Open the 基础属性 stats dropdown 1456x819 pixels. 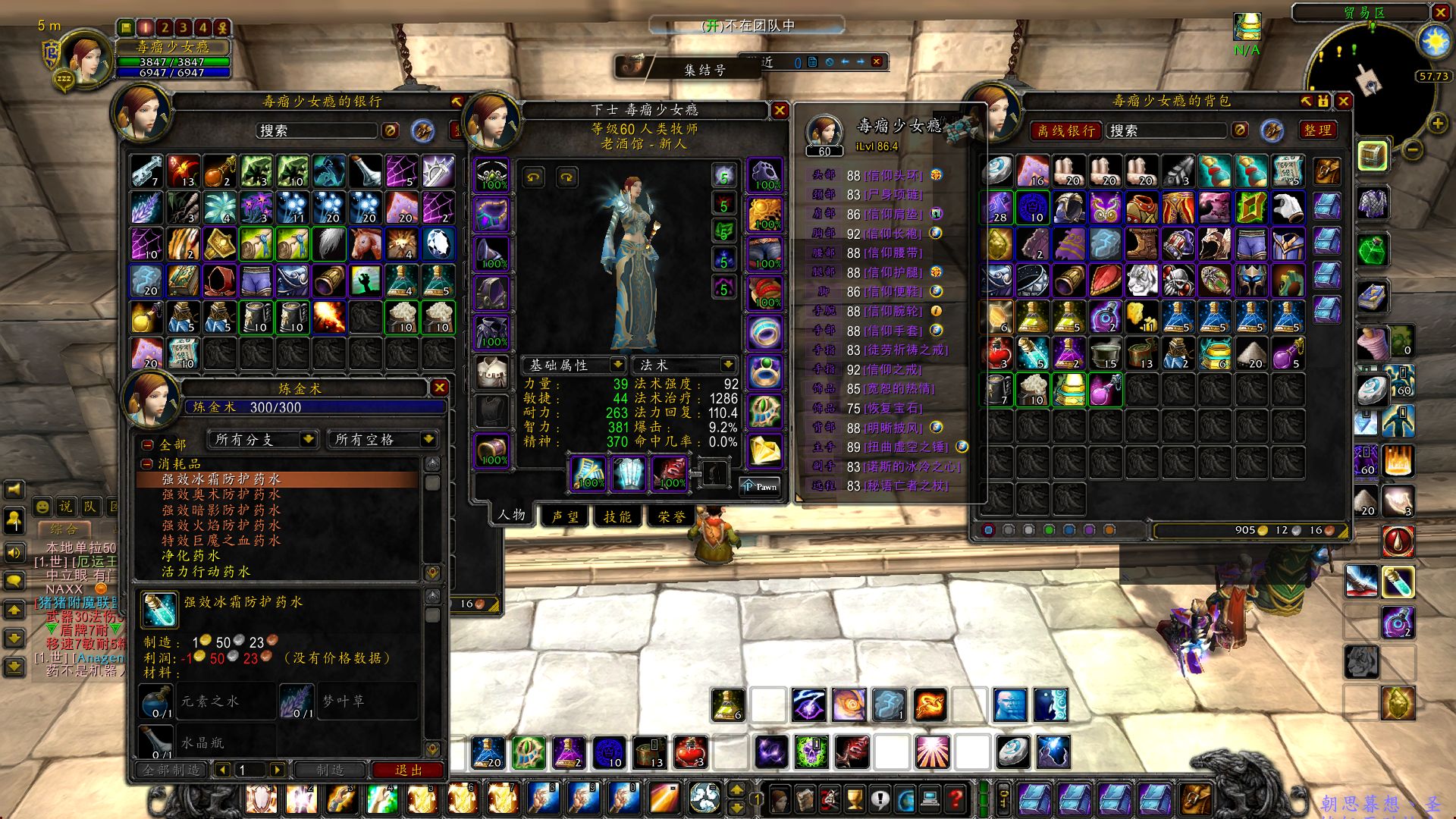(x=575, y=366)
